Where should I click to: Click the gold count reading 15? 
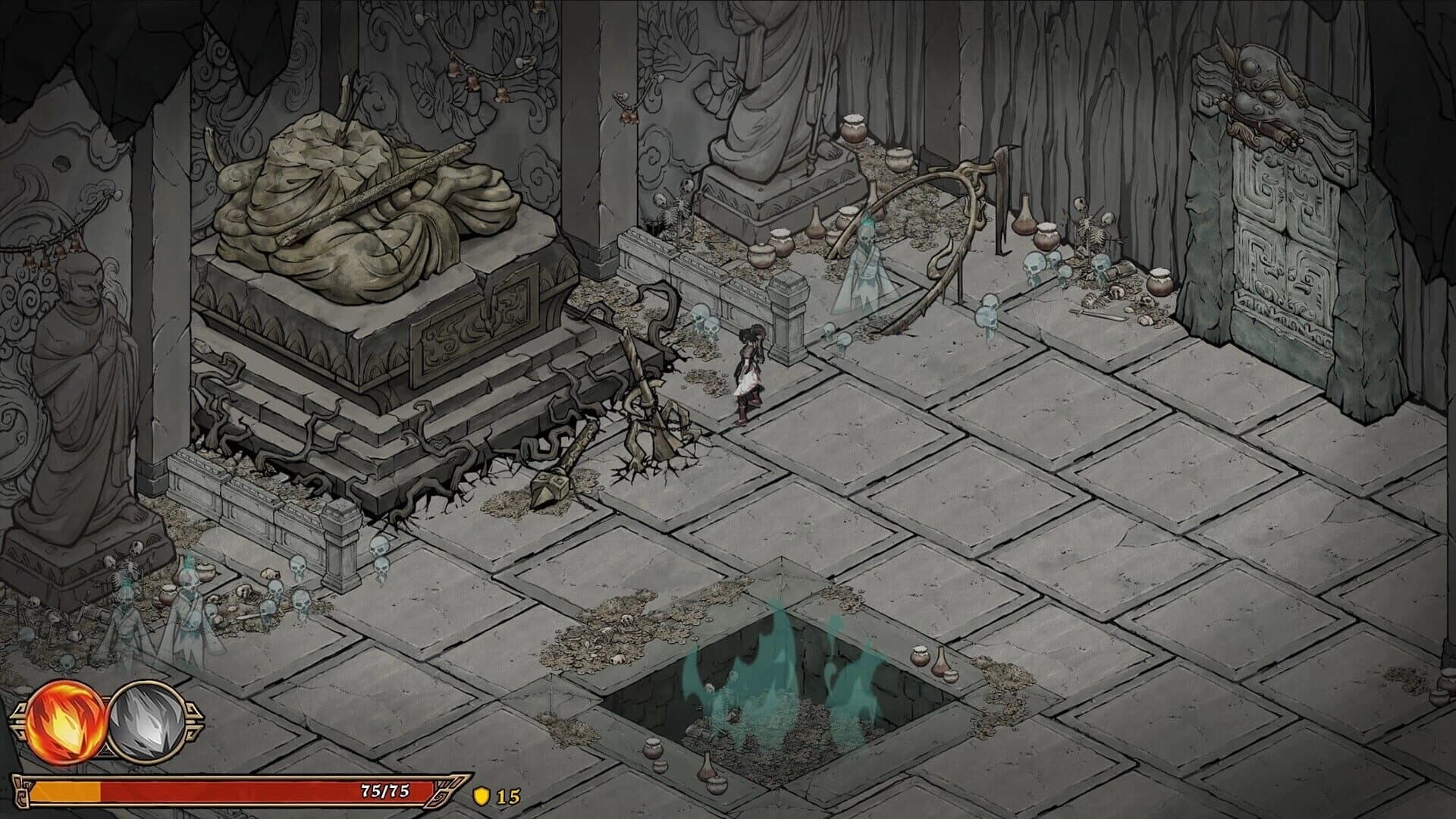pyautogui.click(x=507, y=797)
